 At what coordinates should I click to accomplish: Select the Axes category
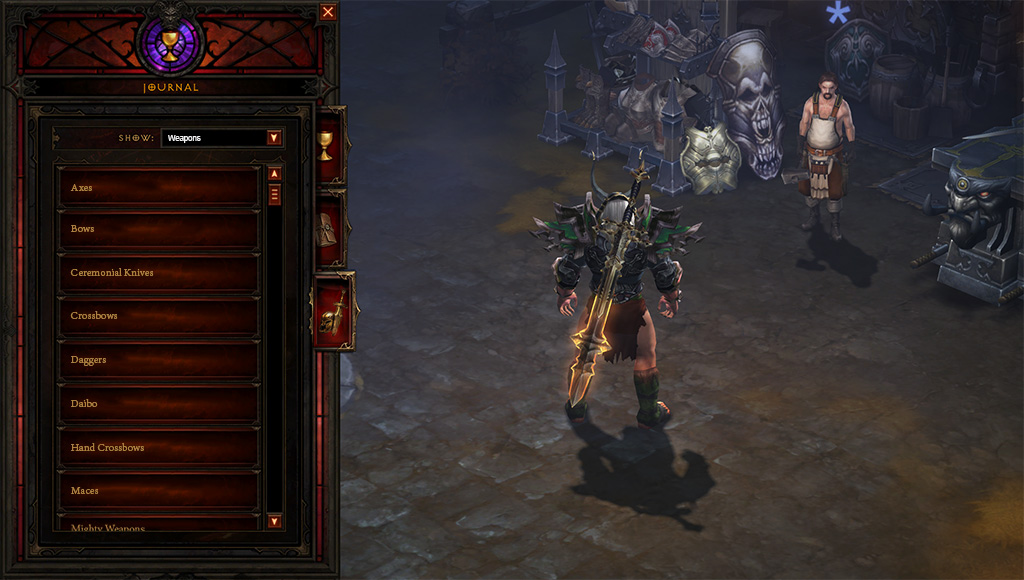point(159,187)
